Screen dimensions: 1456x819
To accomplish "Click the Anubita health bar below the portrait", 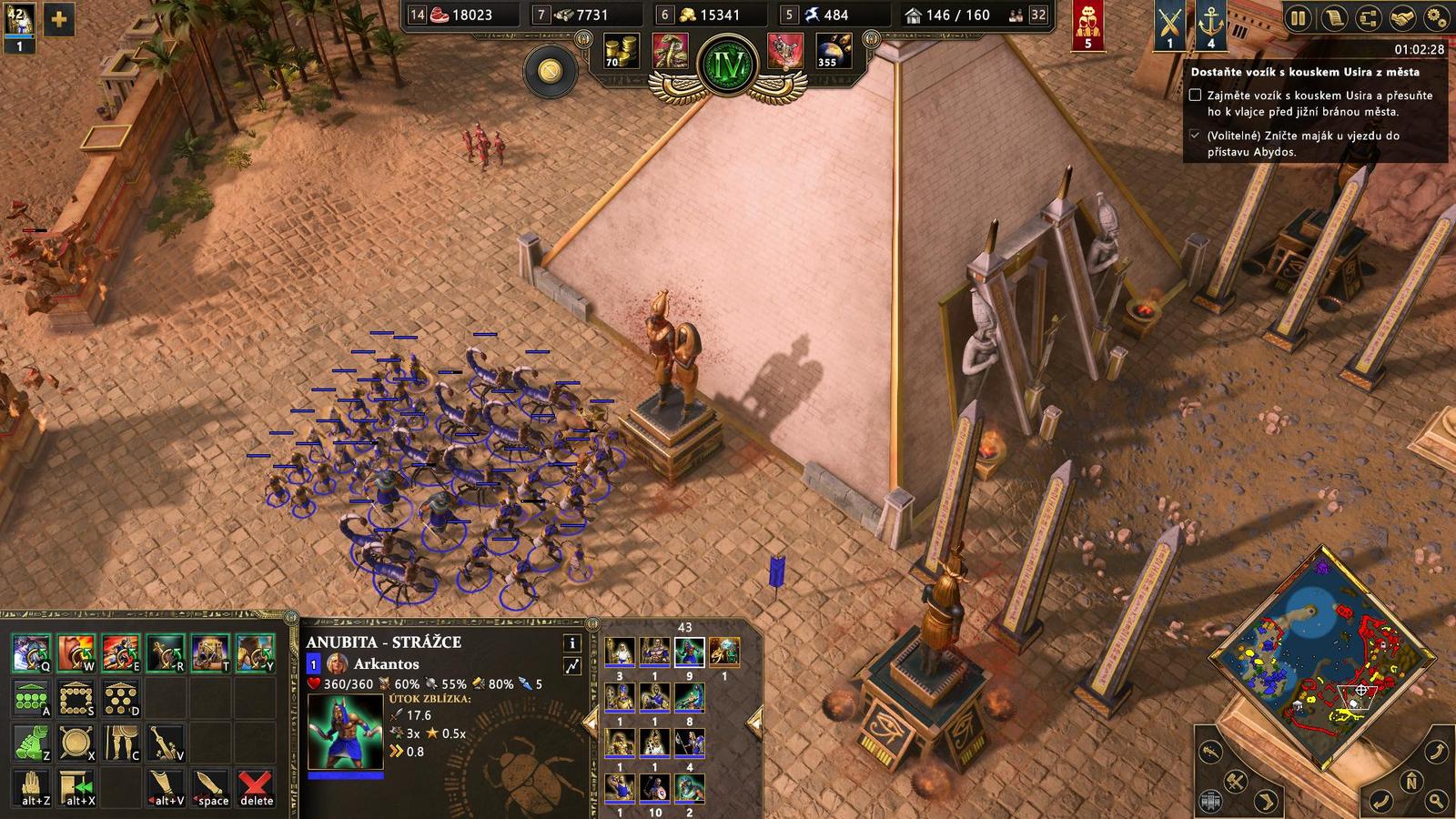I will (x=345, y=775).
